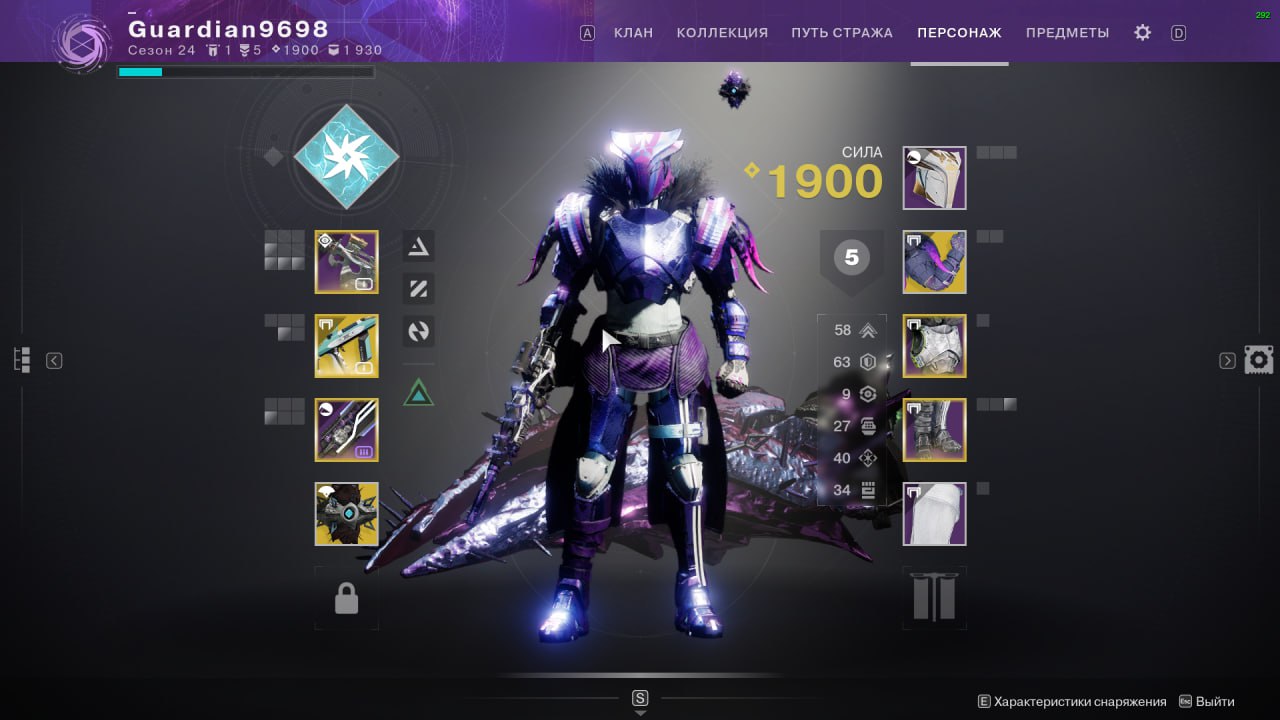Click the locked padlock slot

(346, 598)
